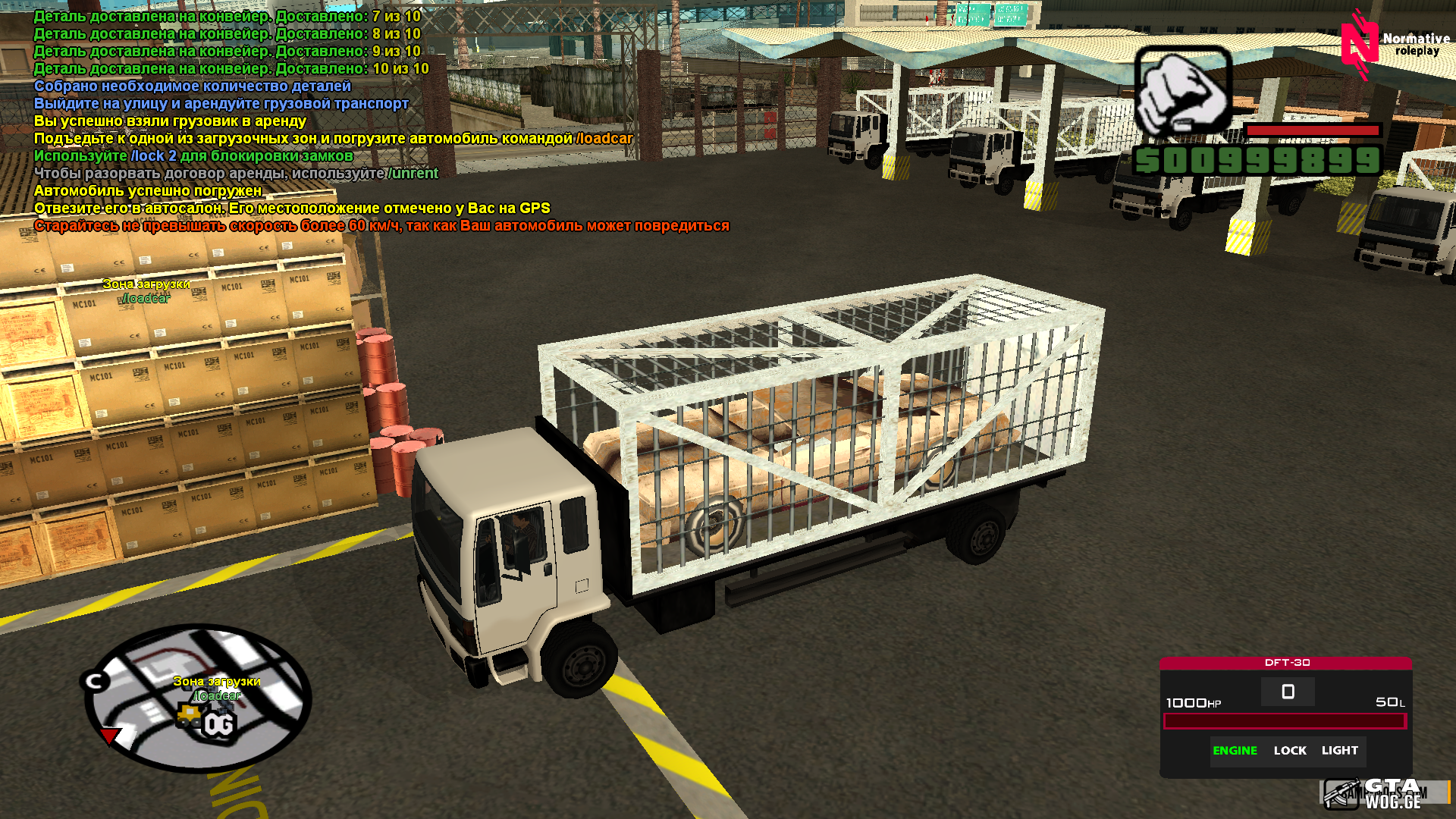Click the Normative roleplay server logo
Viewport: 1456px width, 819px height.
(1394, 45)
